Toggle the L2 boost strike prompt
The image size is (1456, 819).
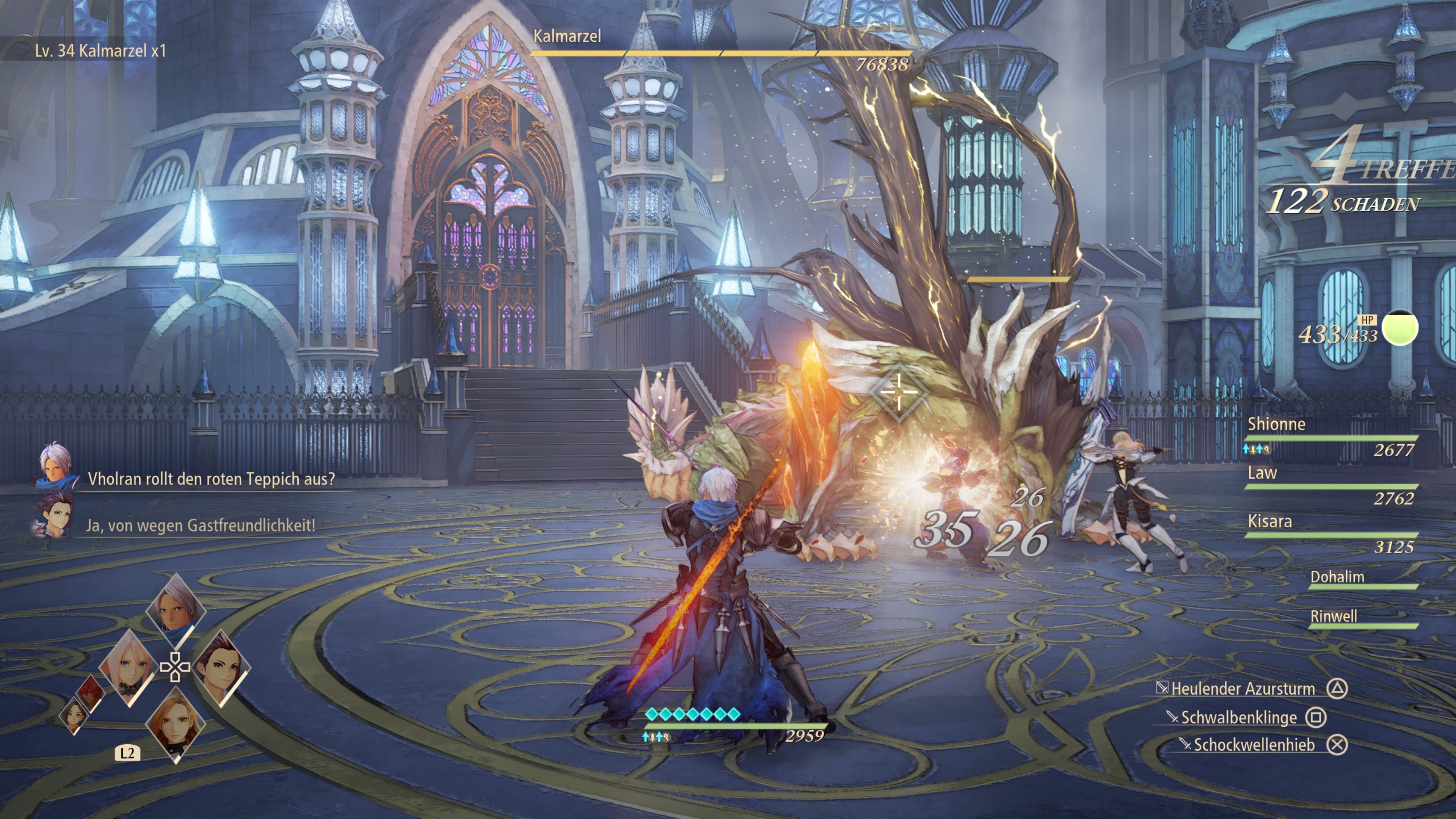pyautogui.click(x=127, y=753)
